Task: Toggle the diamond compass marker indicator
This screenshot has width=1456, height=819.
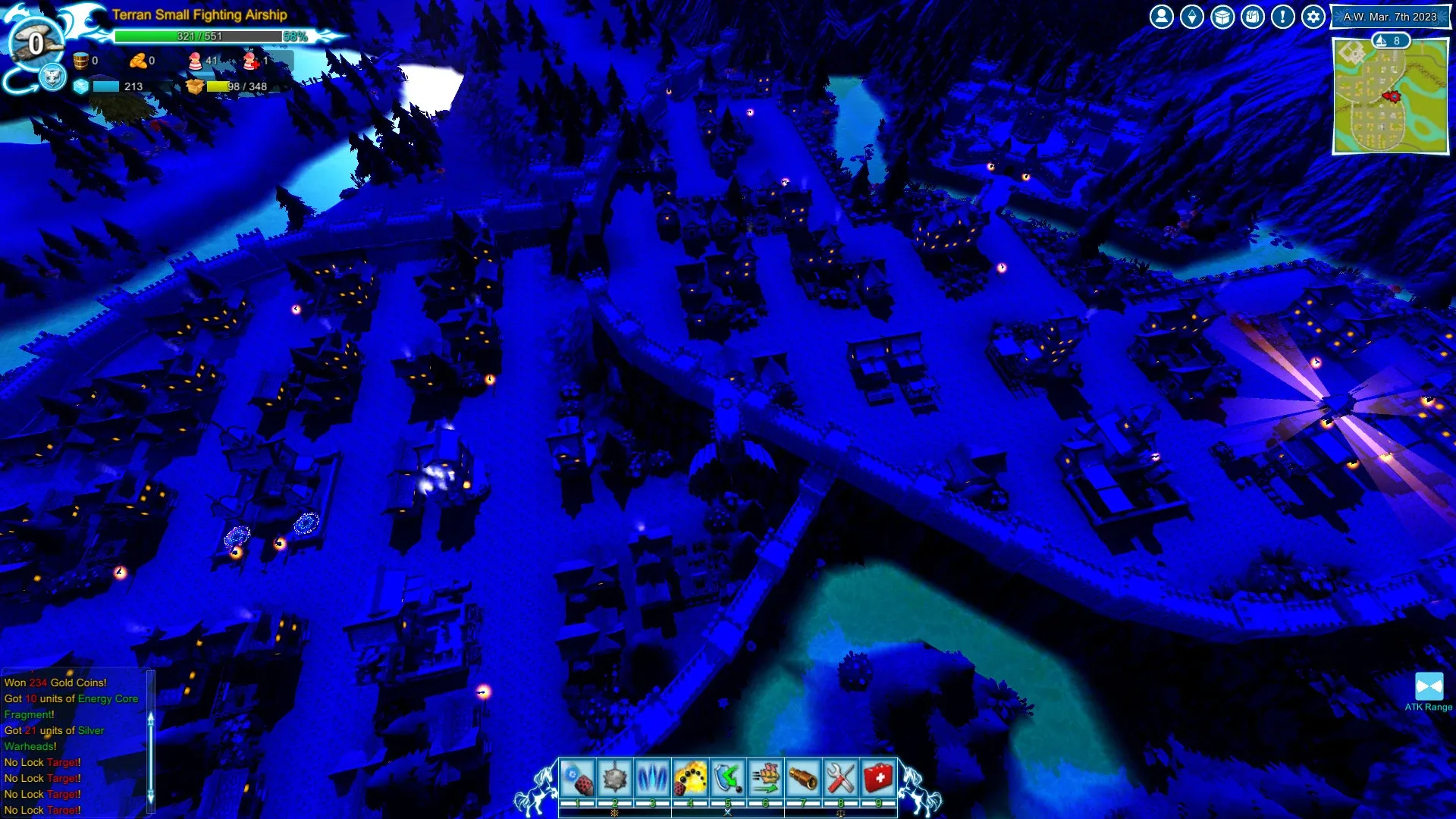Action: 1191,16
